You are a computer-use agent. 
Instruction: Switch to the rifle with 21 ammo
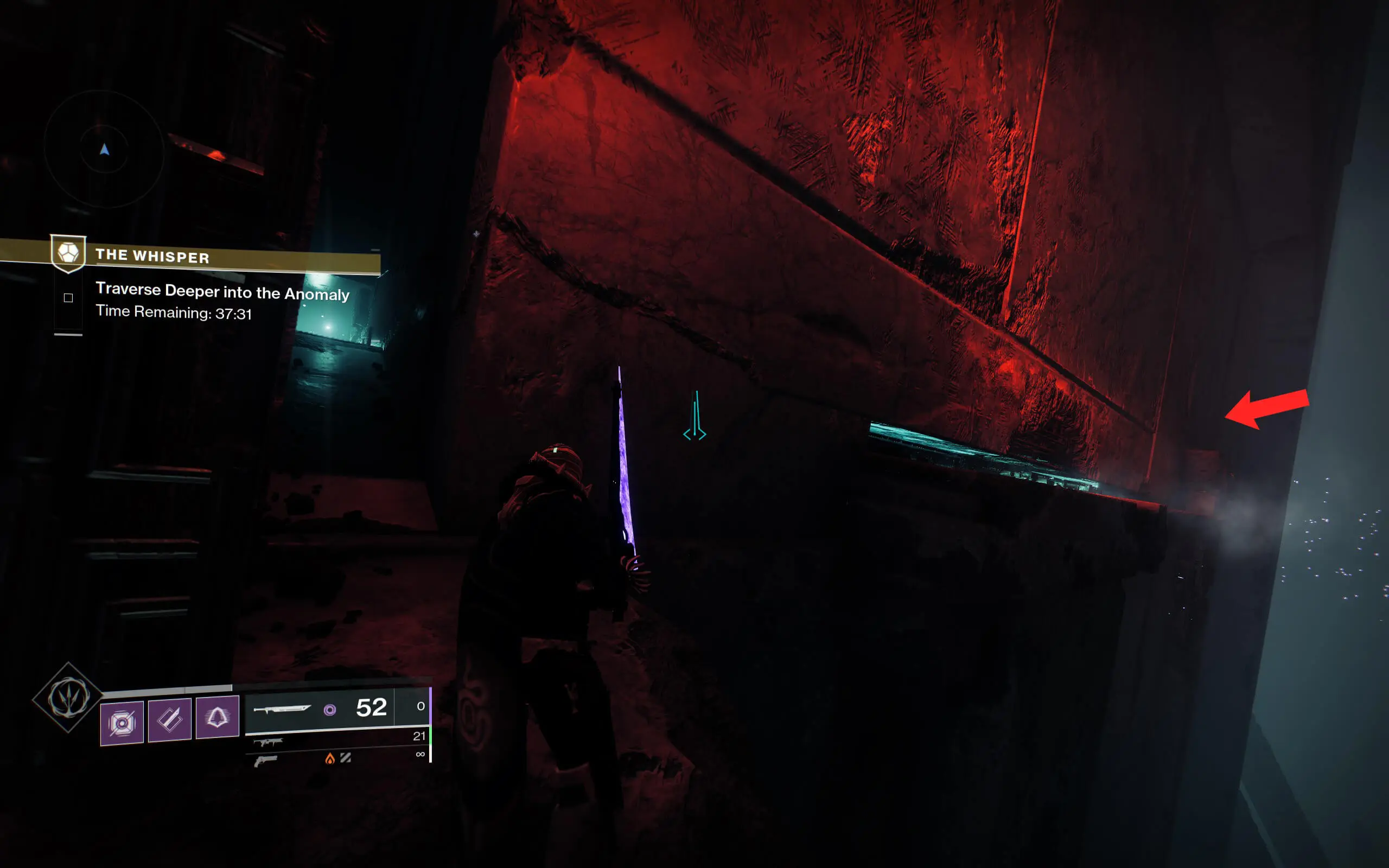(339, 739)
